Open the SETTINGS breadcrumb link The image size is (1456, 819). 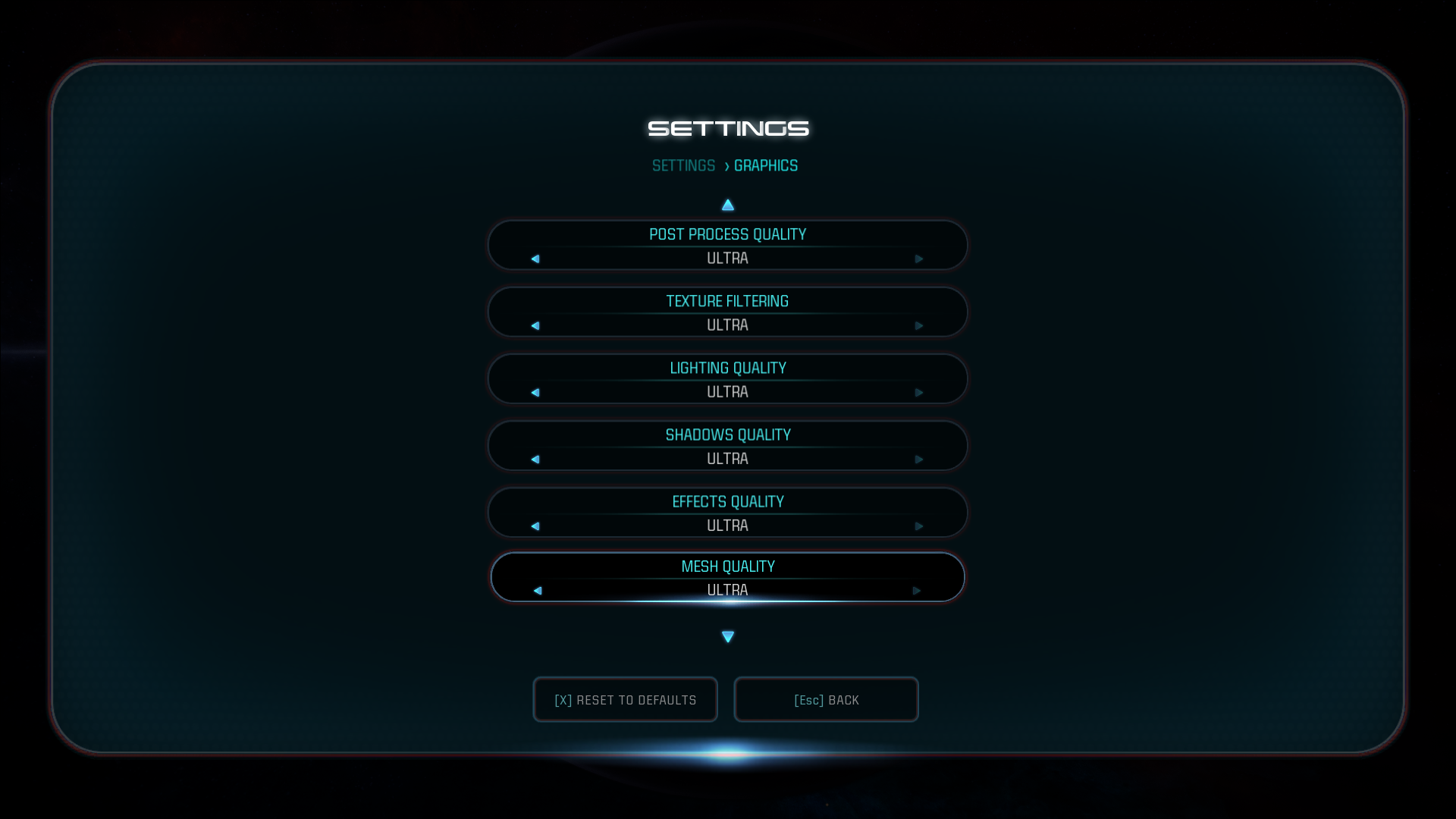point(684,165)
